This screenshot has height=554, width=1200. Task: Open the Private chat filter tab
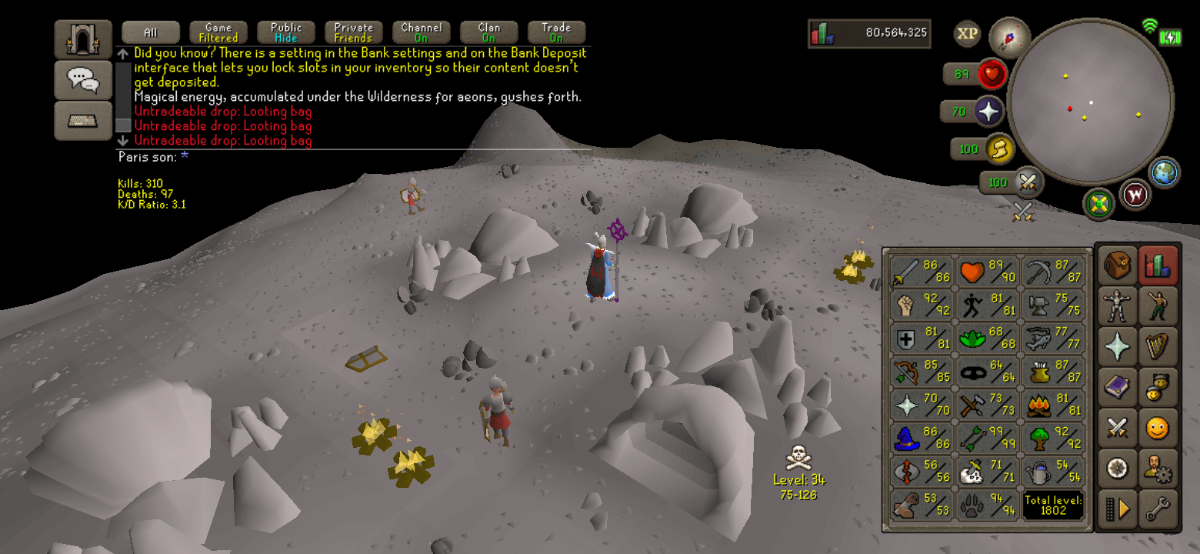(x=353, y=32)
